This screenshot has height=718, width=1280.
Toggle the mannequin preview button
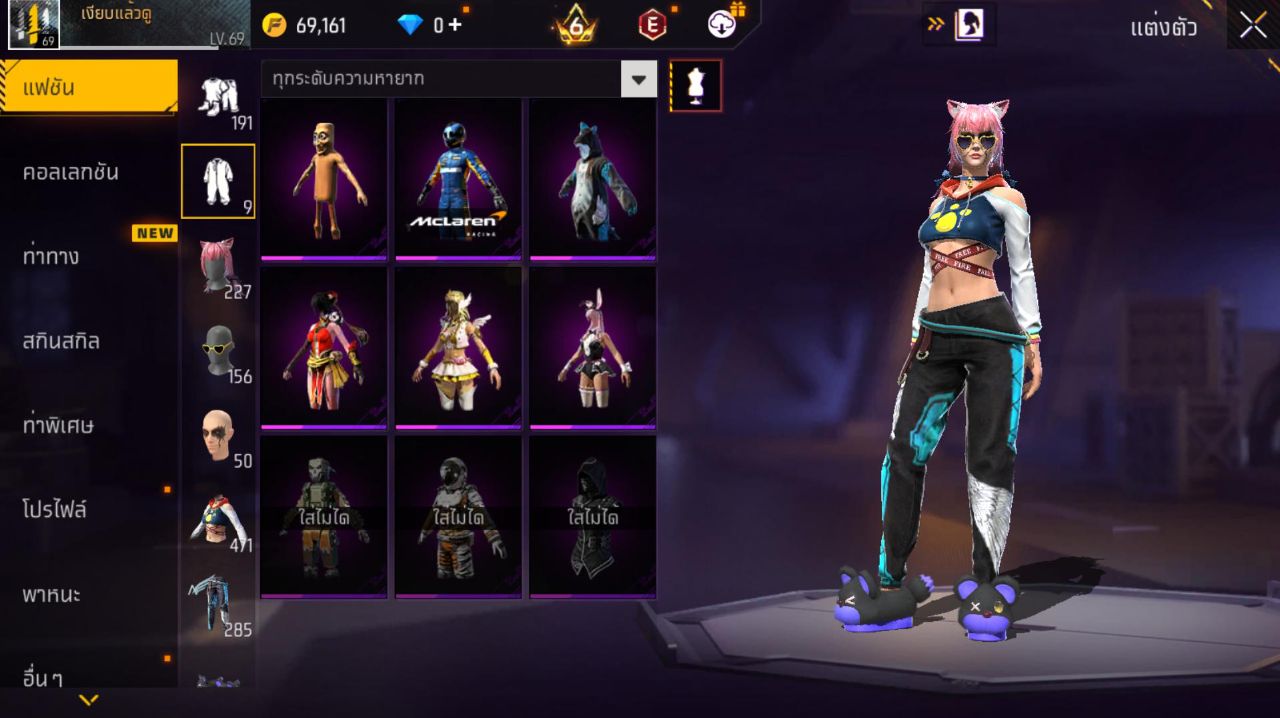pyautogui.click(x=695, y=86)
